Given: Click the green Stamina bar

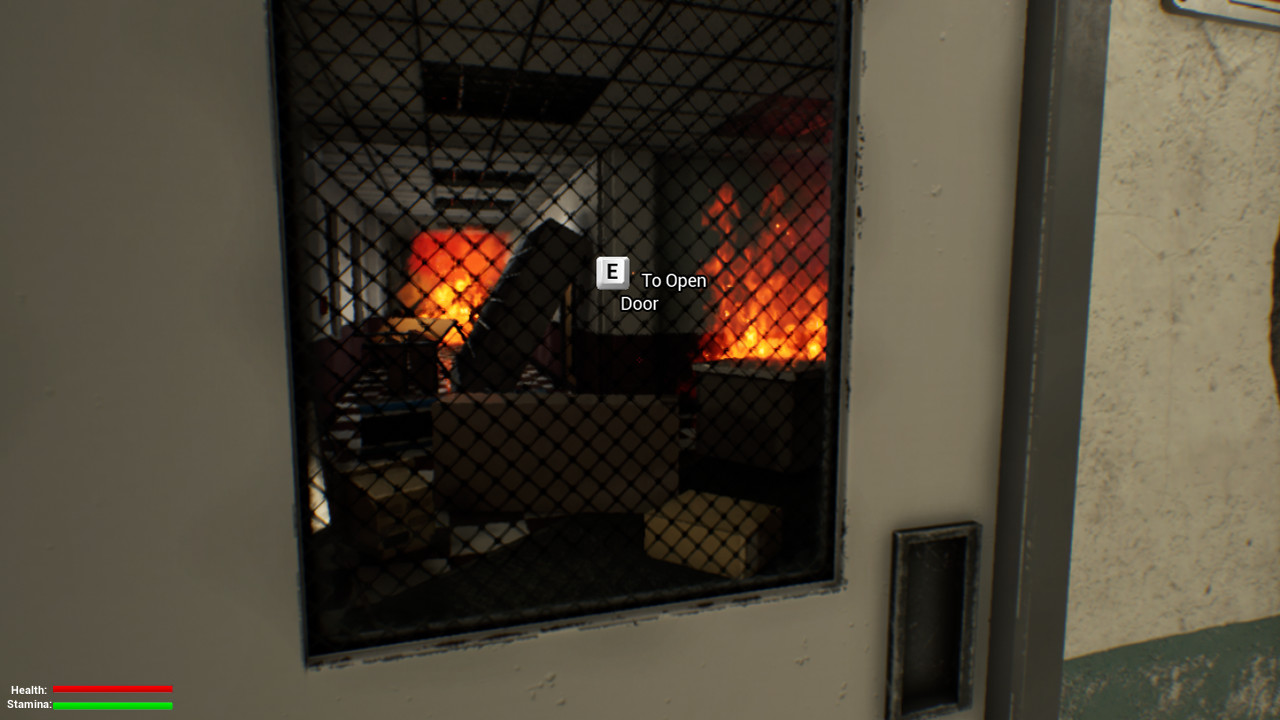Looking at the screenshot, I should 113,705.
